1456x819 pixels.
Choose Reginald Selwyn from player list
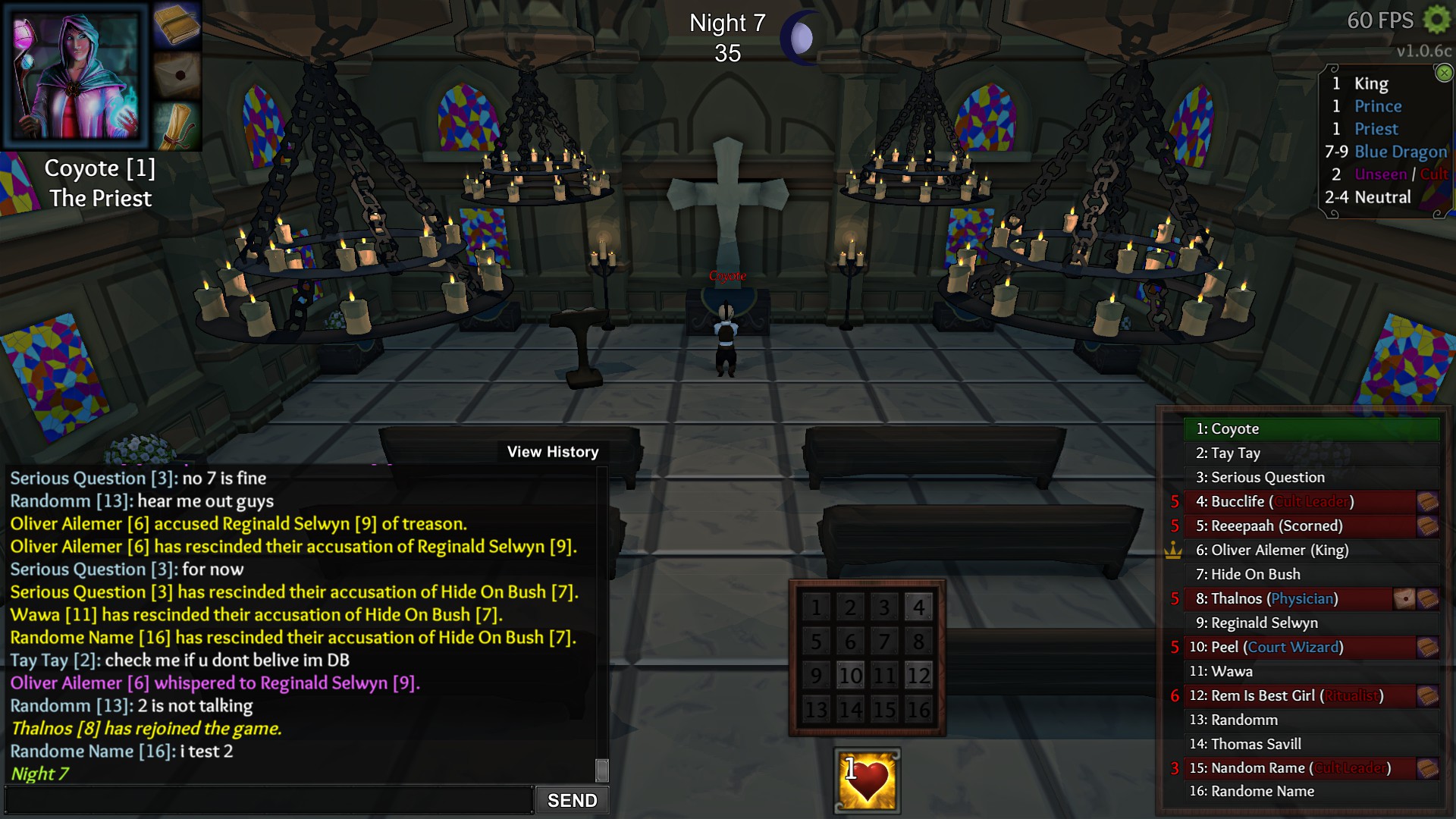1311,623
